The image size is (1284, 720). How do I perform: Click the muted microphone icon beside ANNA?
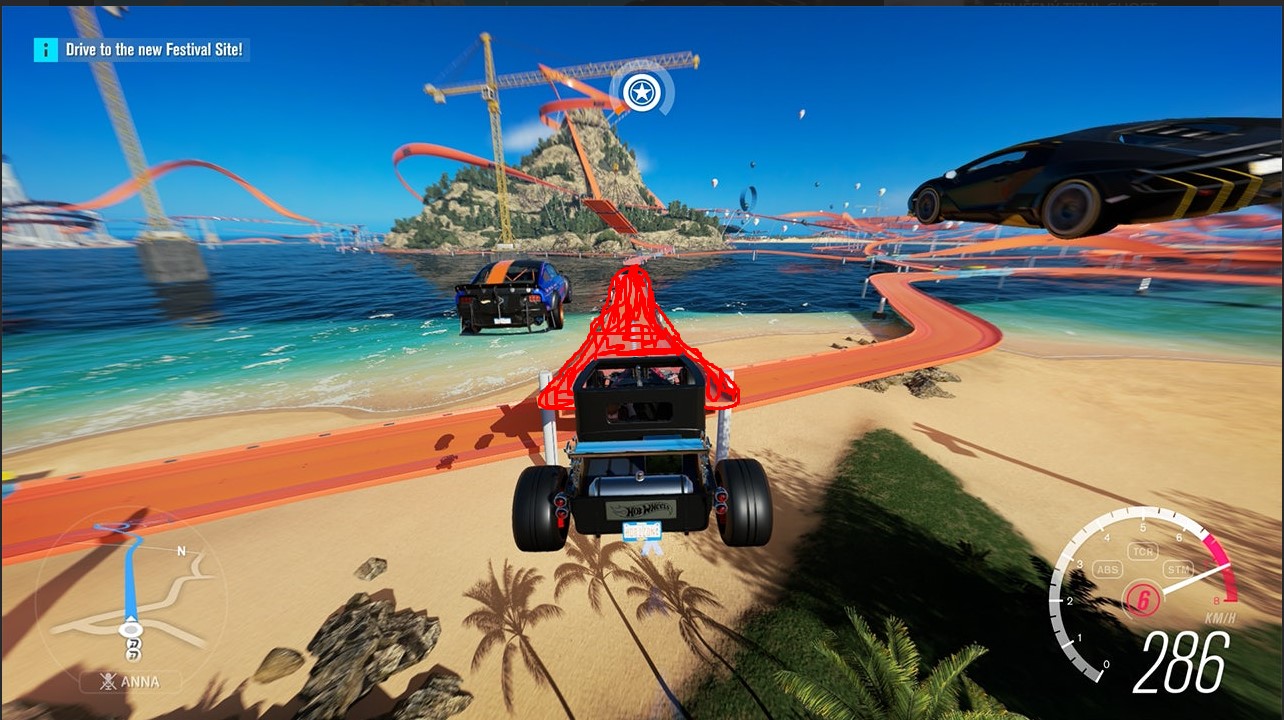(105, 683)
